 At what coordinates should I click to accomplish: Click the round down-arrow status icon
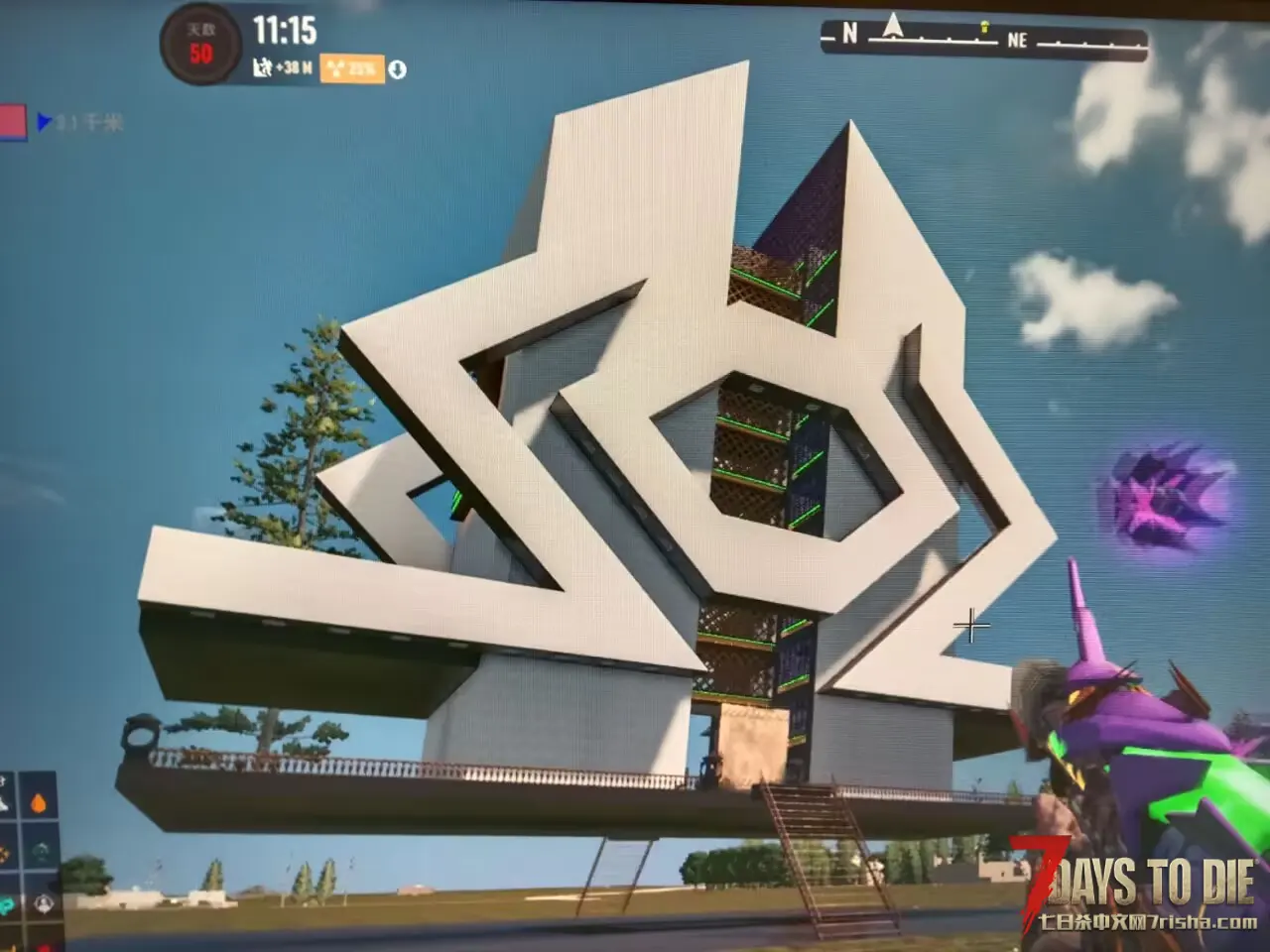398,69
